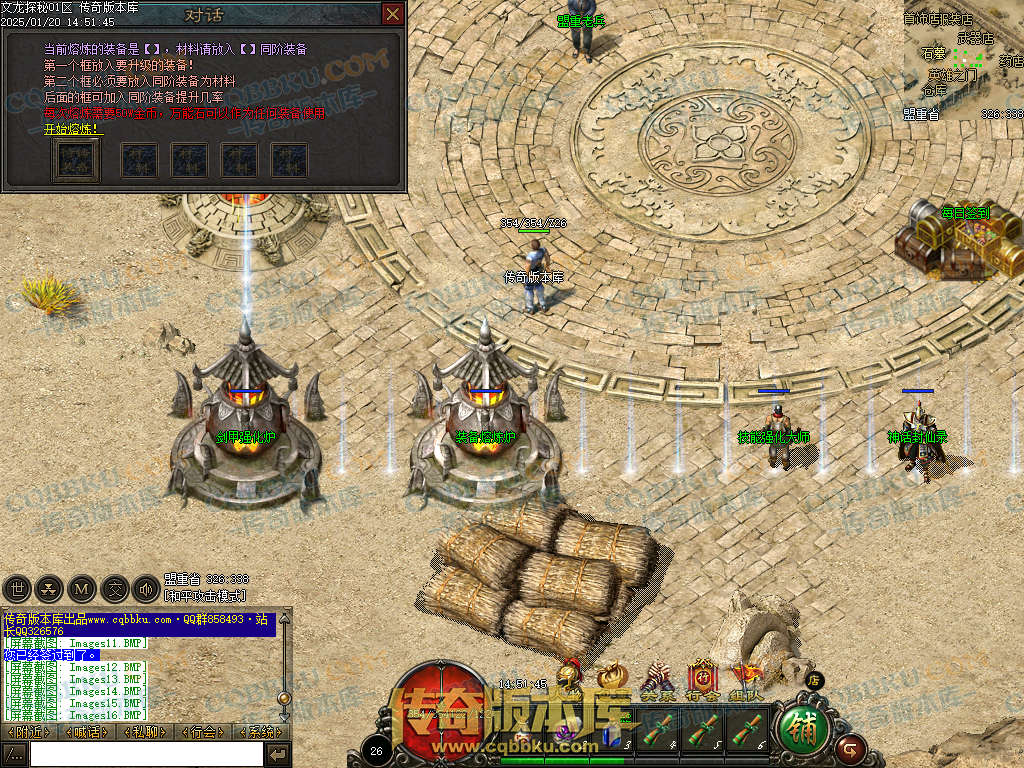Open the 关系 relations menu icon
1024x768 pixels.
(x=657, y=680)
